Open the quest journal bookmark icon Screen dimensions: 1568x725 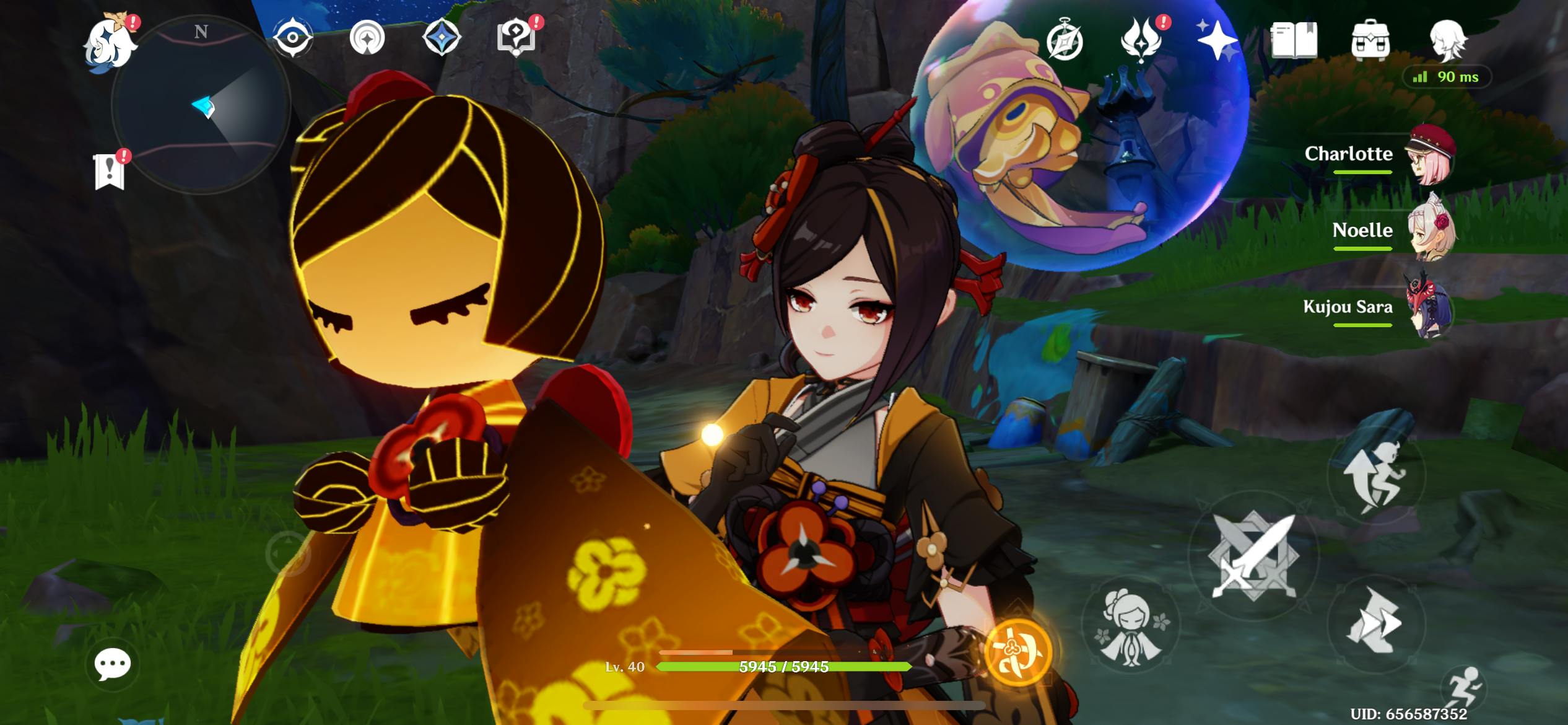pyautogui.click(x=110, y=172)
